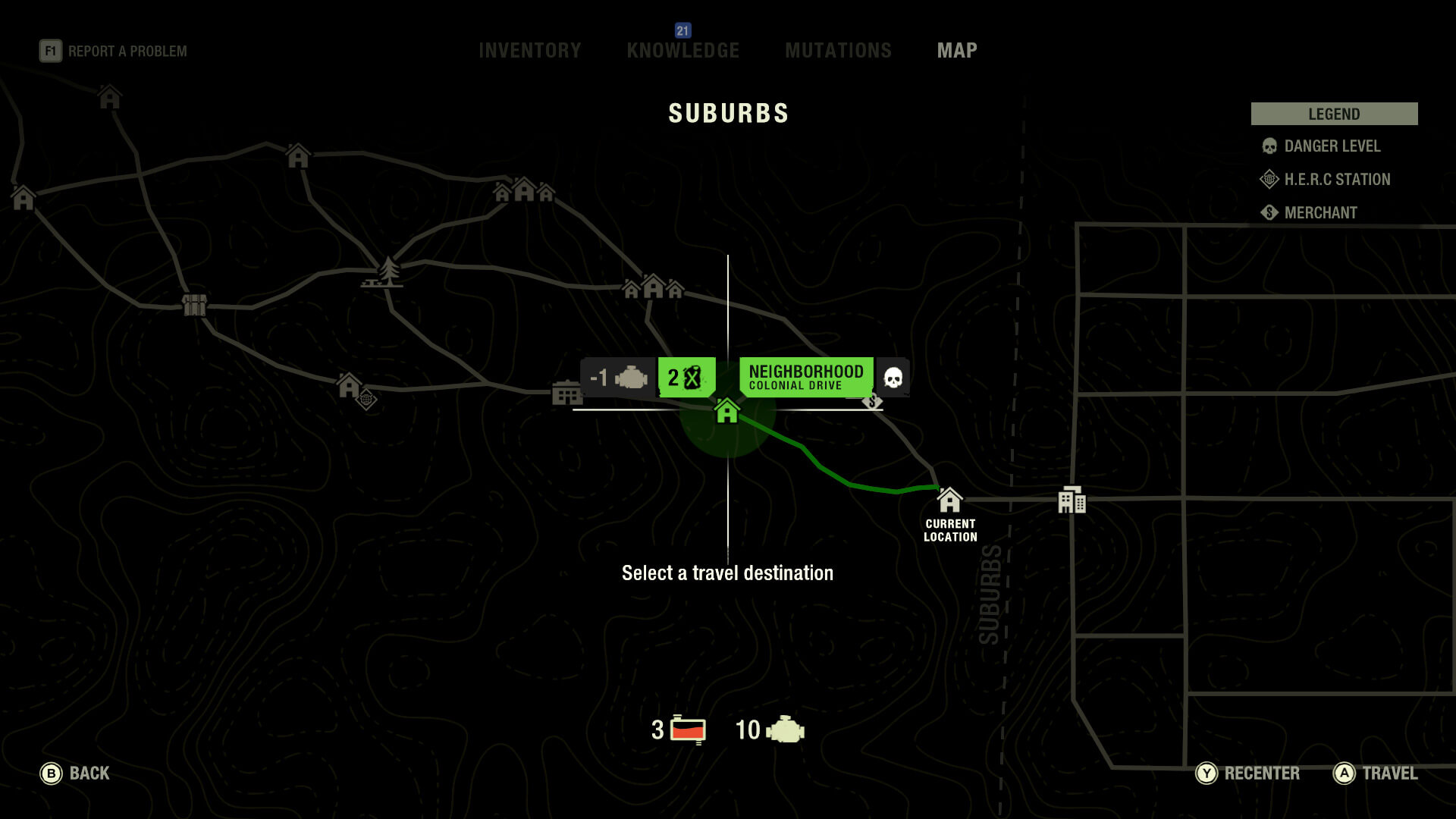Screen dimensions: 1456x819
Task: Open the Knowledge tab
Action: click(x=682, y=51)
